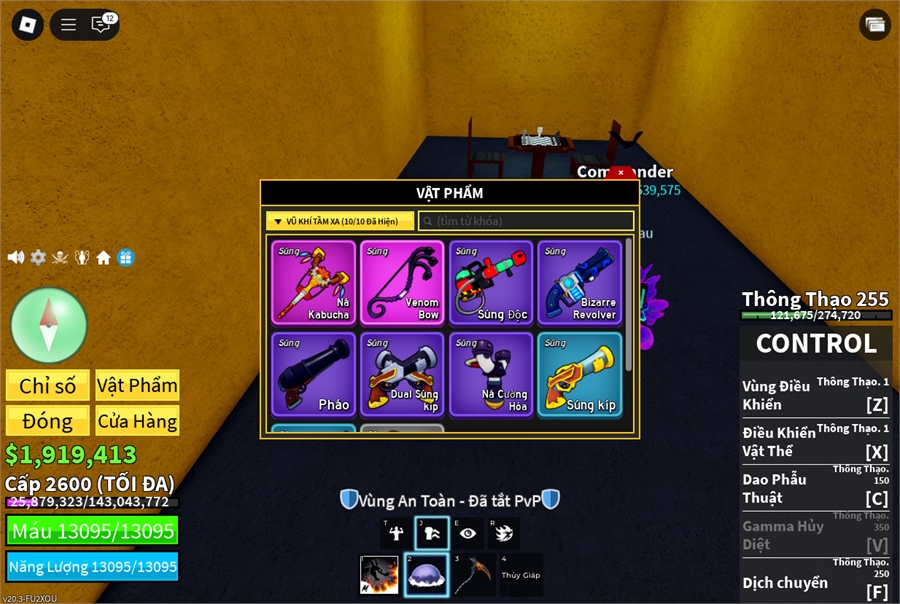Select the Venom Bow item
900x604 pixels.
pos(402,282)
